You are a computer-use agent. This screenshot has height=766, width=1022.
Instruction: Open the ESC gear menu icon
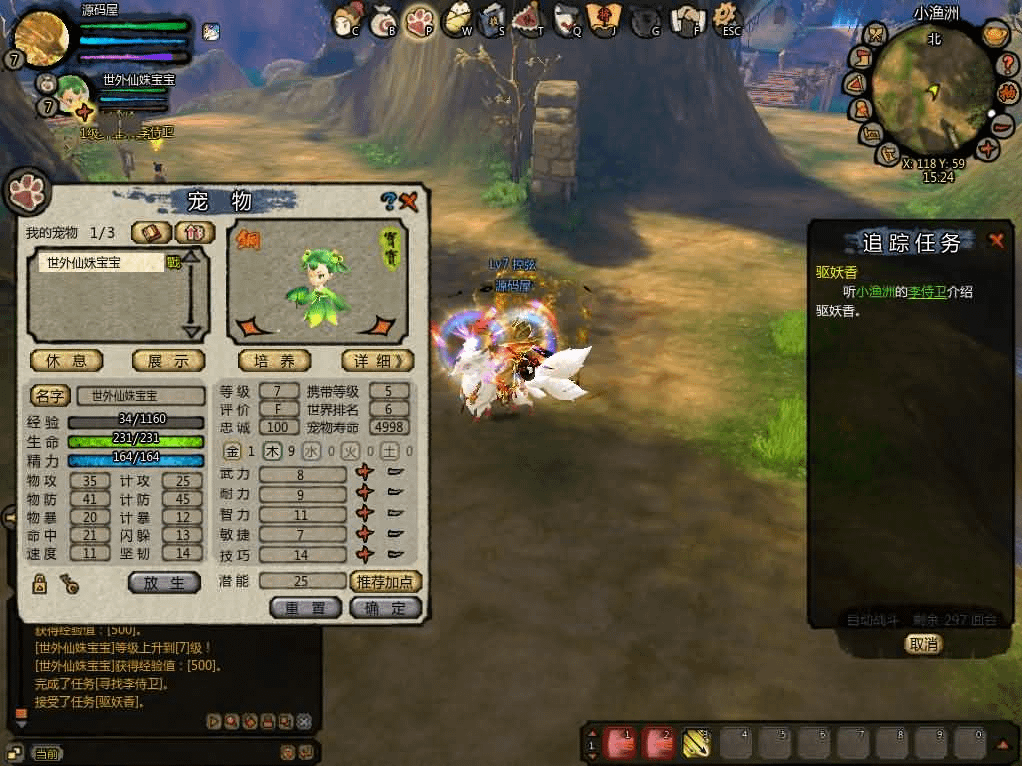tap(729, 17)
